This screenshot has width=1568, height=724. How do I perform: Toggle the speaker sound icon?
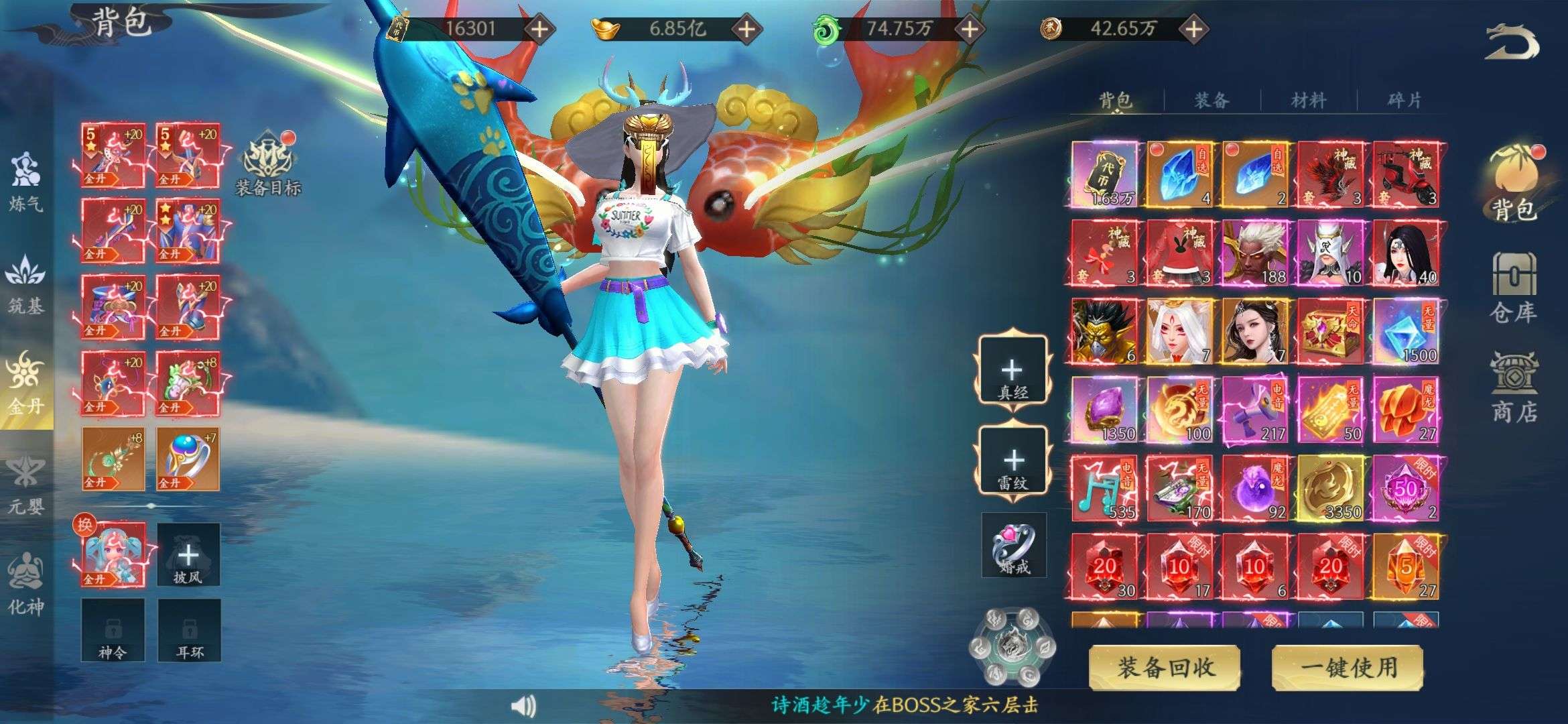(523, 705)
